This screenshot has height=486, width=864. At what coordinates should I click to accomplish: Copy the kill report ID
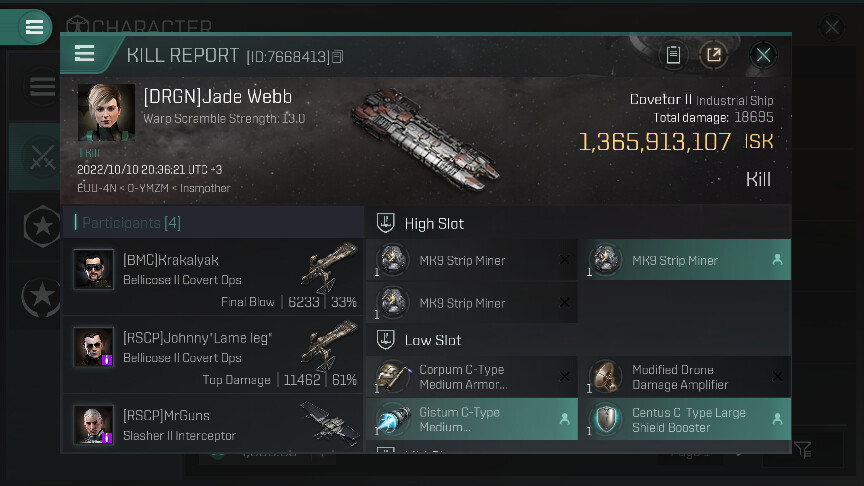coord(338,57)
